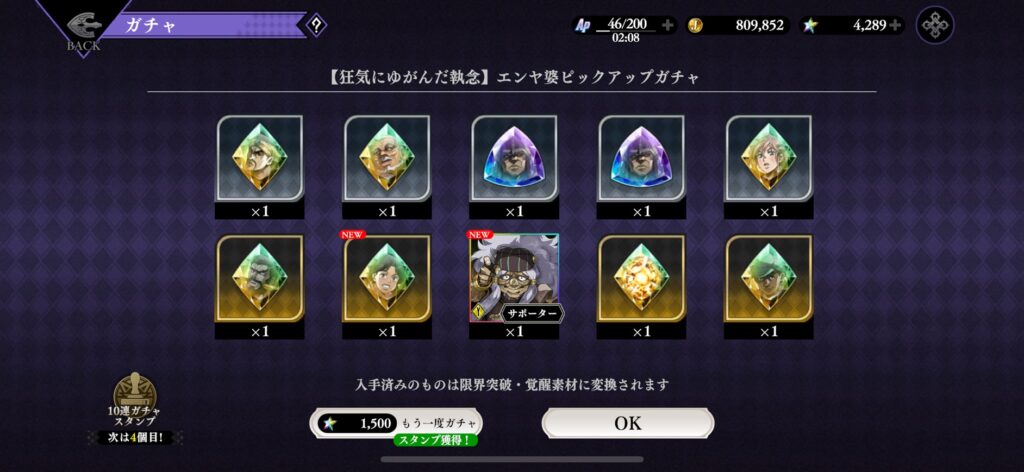The width and height of the screenshot is (1024, 472).
Task: Select the golden coin crystal reward
Action: [641, 279]
